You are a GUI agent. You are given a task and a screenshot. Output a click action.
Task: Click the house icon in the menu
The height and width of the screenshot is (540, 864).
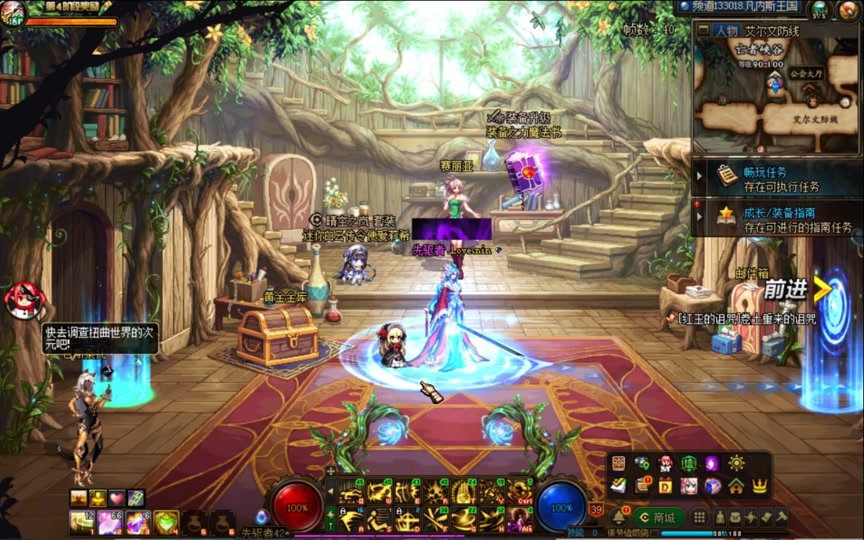[737, 485]
